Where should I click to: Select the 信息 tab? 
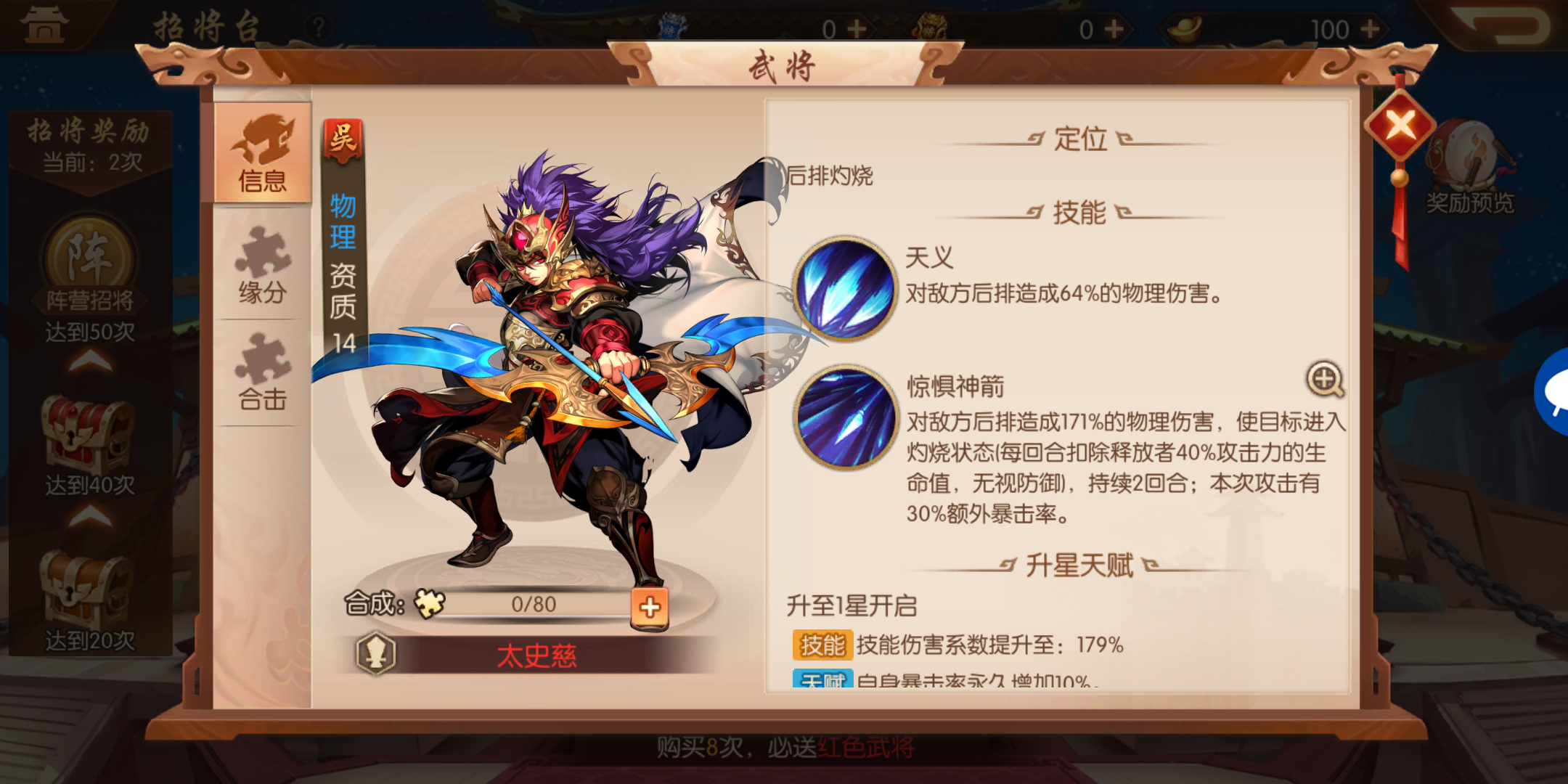point(261,152)
